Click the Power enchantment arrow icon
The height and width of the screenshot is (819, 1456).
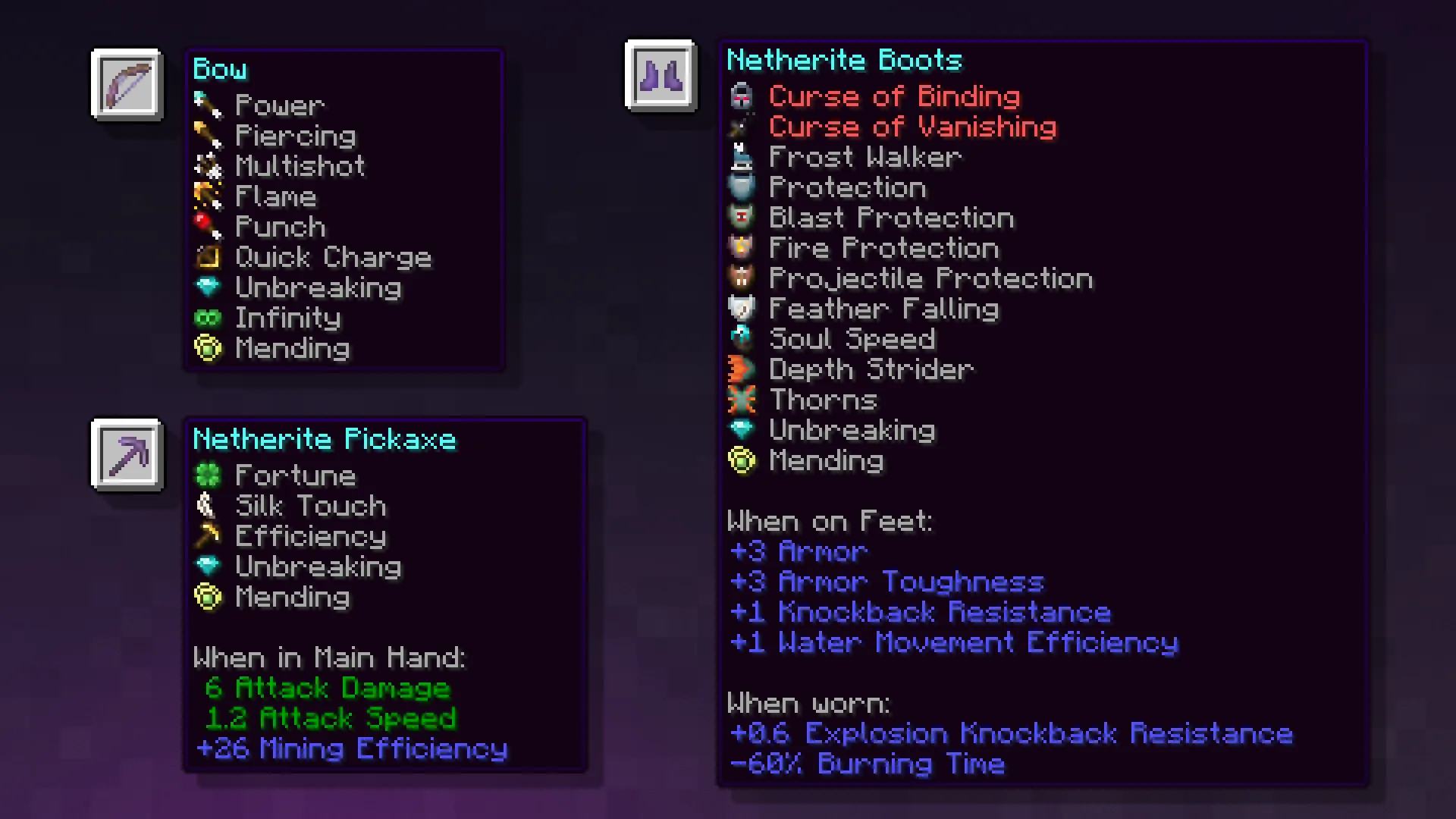coord(209,105)
